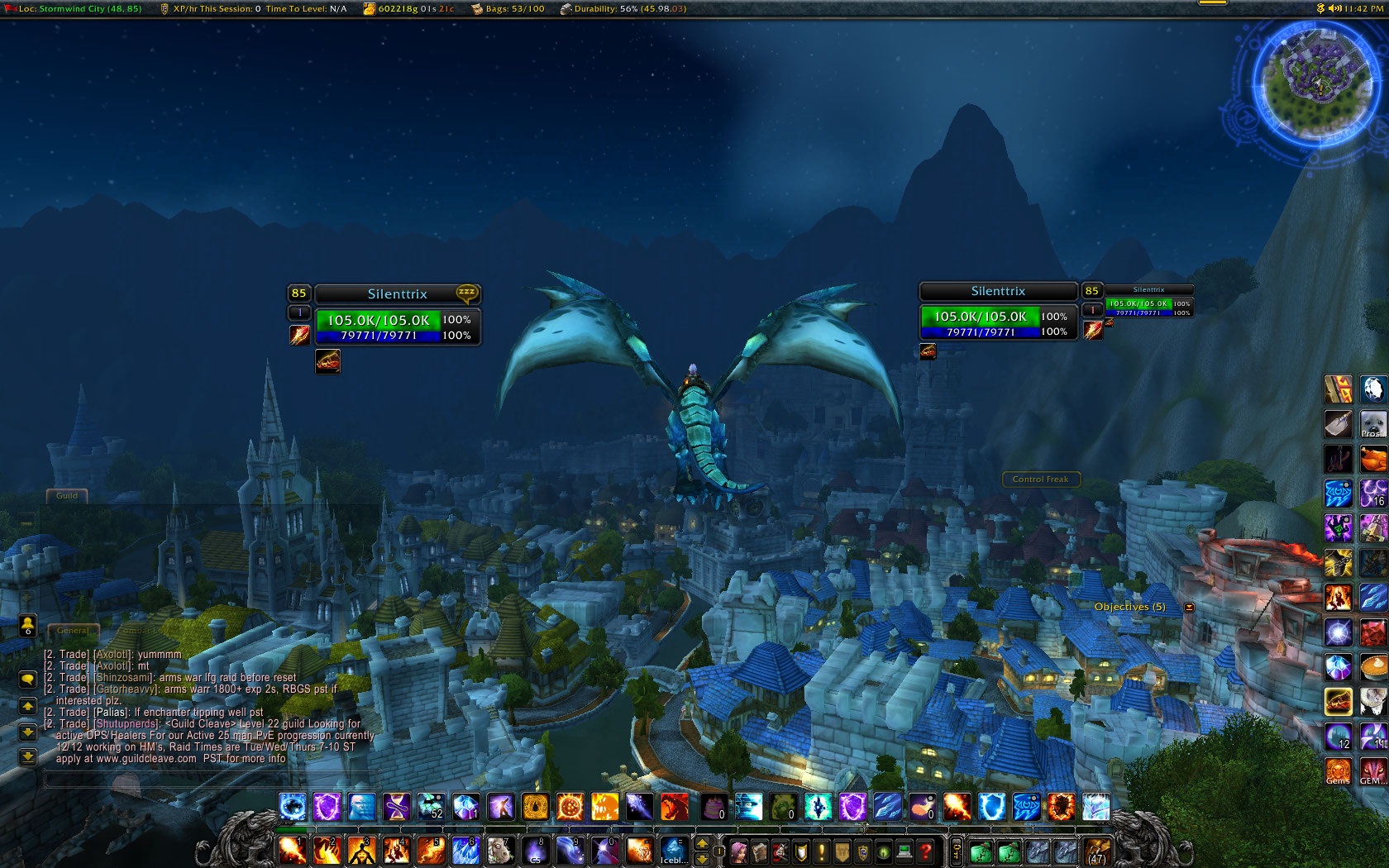The image size is (1389, 868).
Task: Select the General chat tab
Action: pos(73,631)
